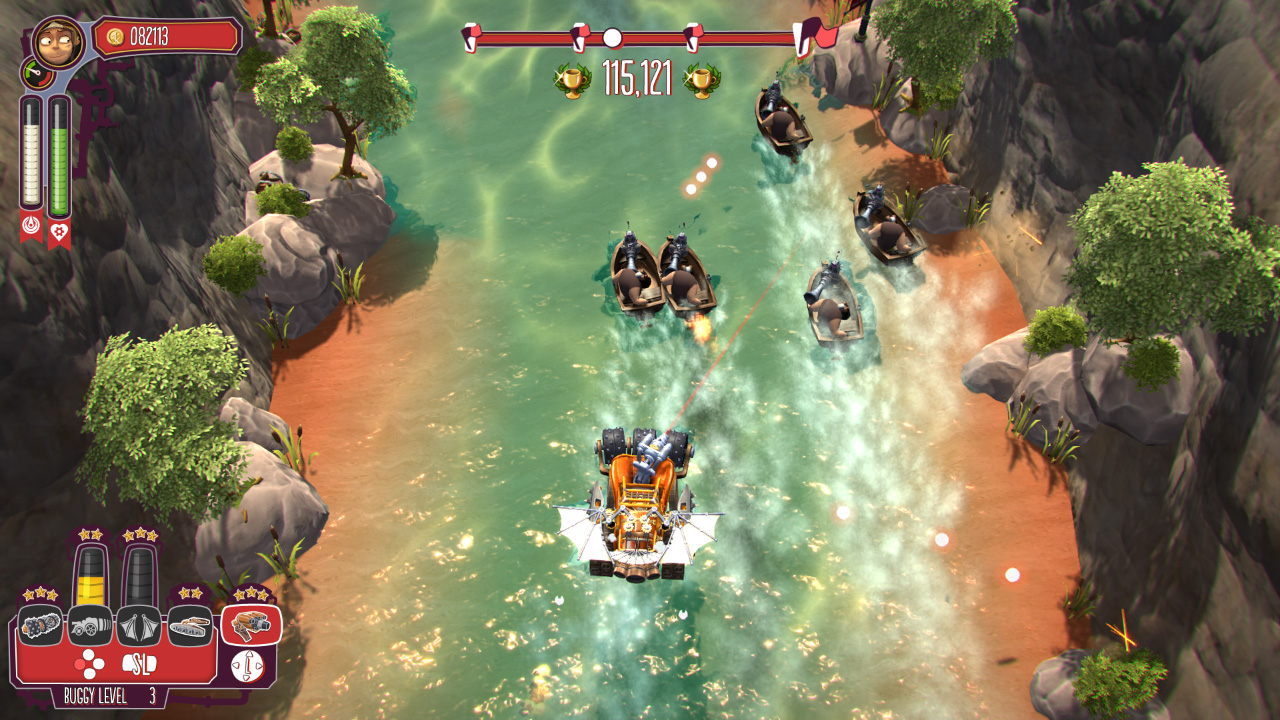Click the heart ribbon under the green gauge
1280x720 pixels.
[x=58, y=229]
